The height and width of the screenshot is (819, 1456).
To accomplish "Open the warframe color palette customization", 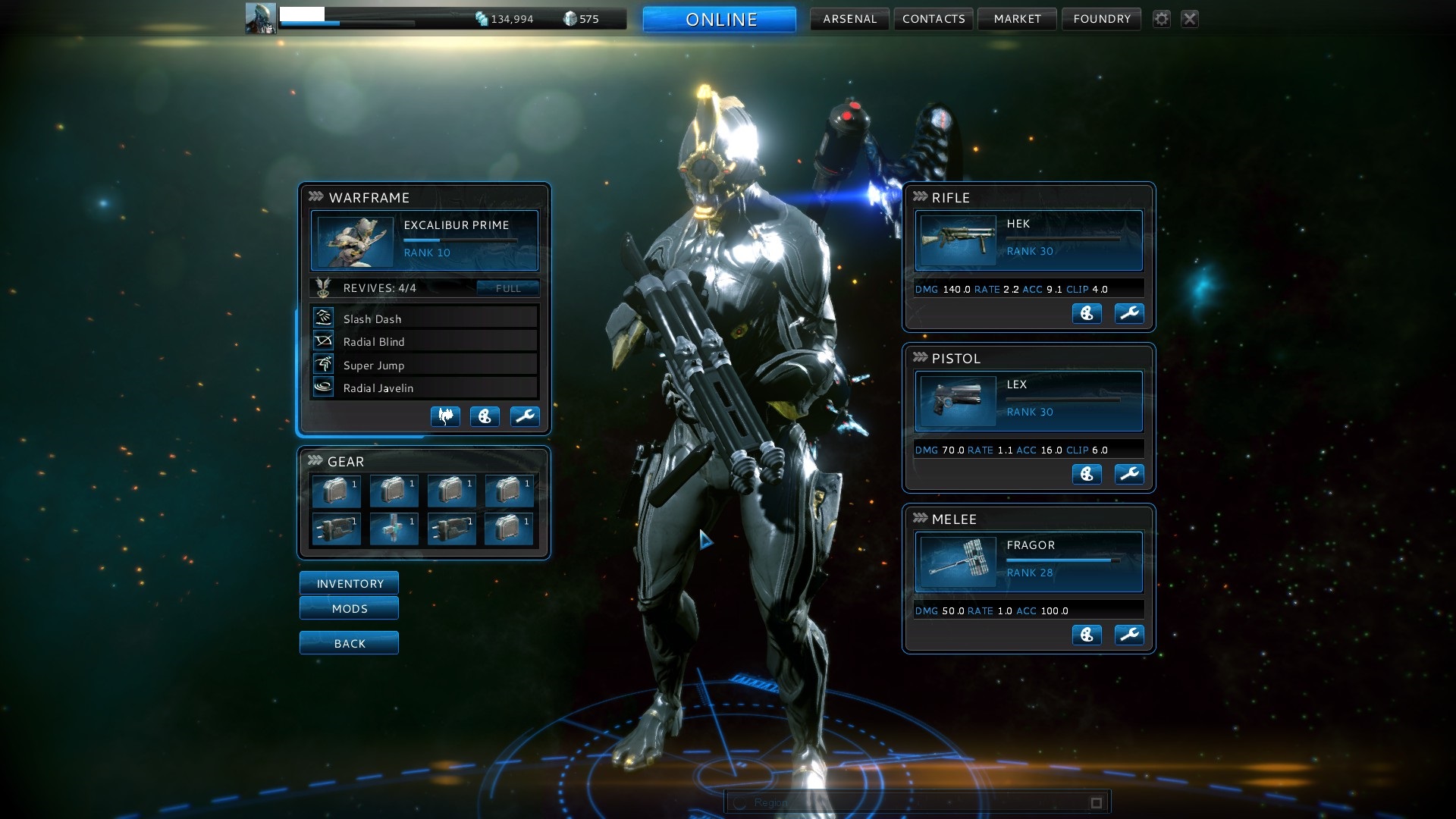I will click(x=485, y=416).
